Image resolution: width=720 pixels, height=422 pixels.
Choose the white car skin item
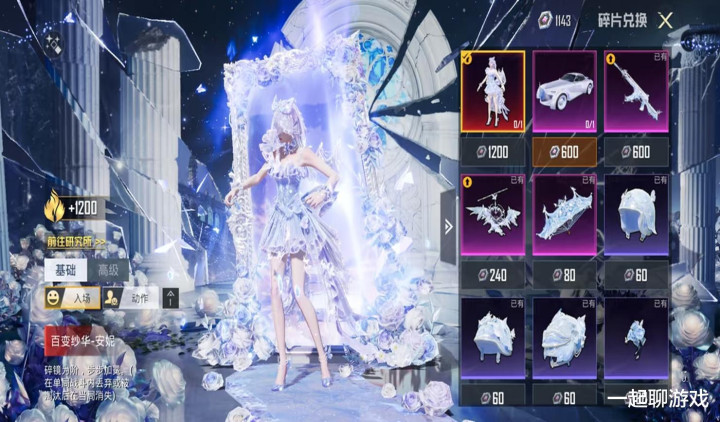coord(564,91)
